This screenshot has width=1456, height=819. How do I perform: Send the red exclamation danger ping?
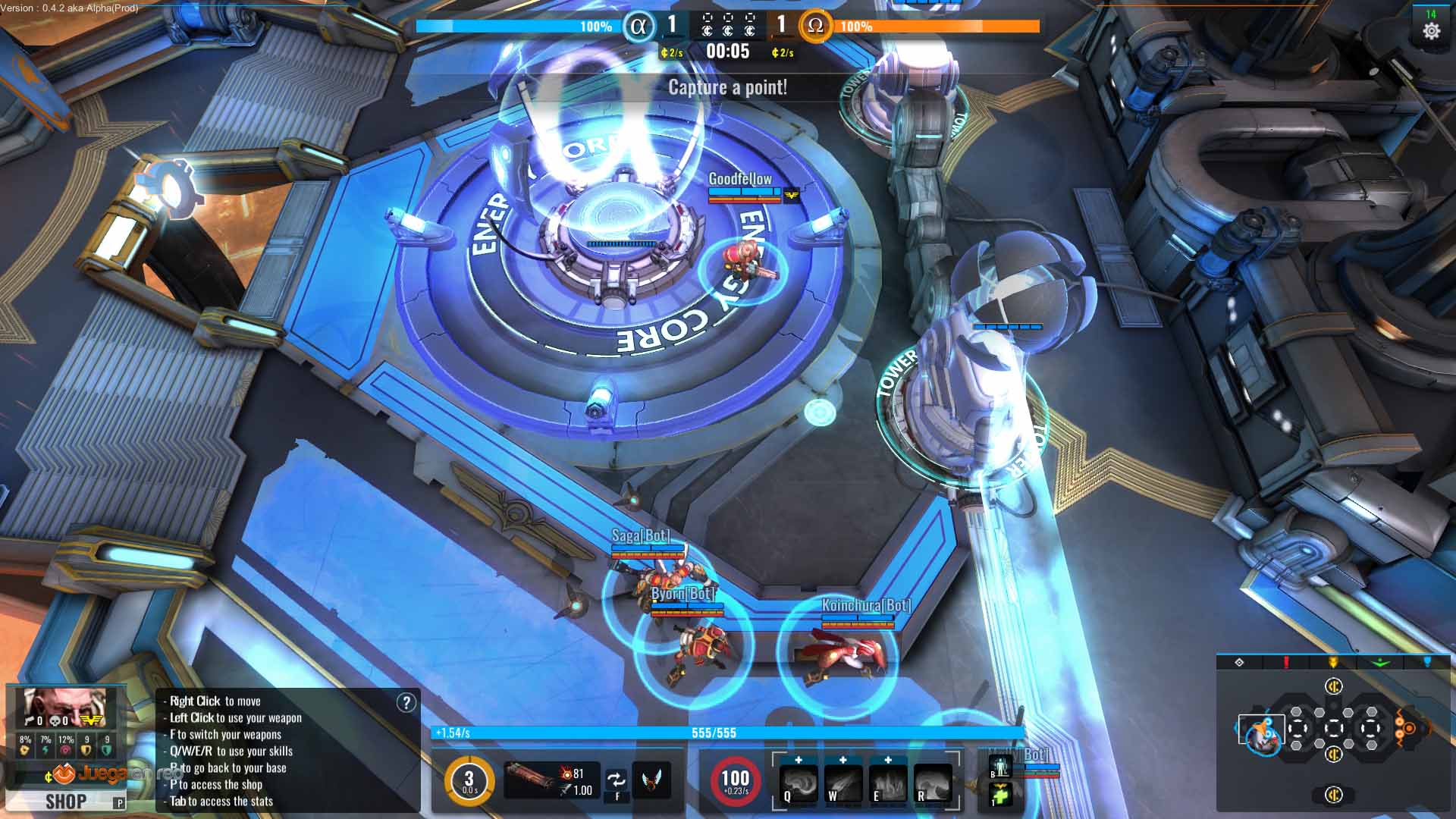(x=1286, y=662)
